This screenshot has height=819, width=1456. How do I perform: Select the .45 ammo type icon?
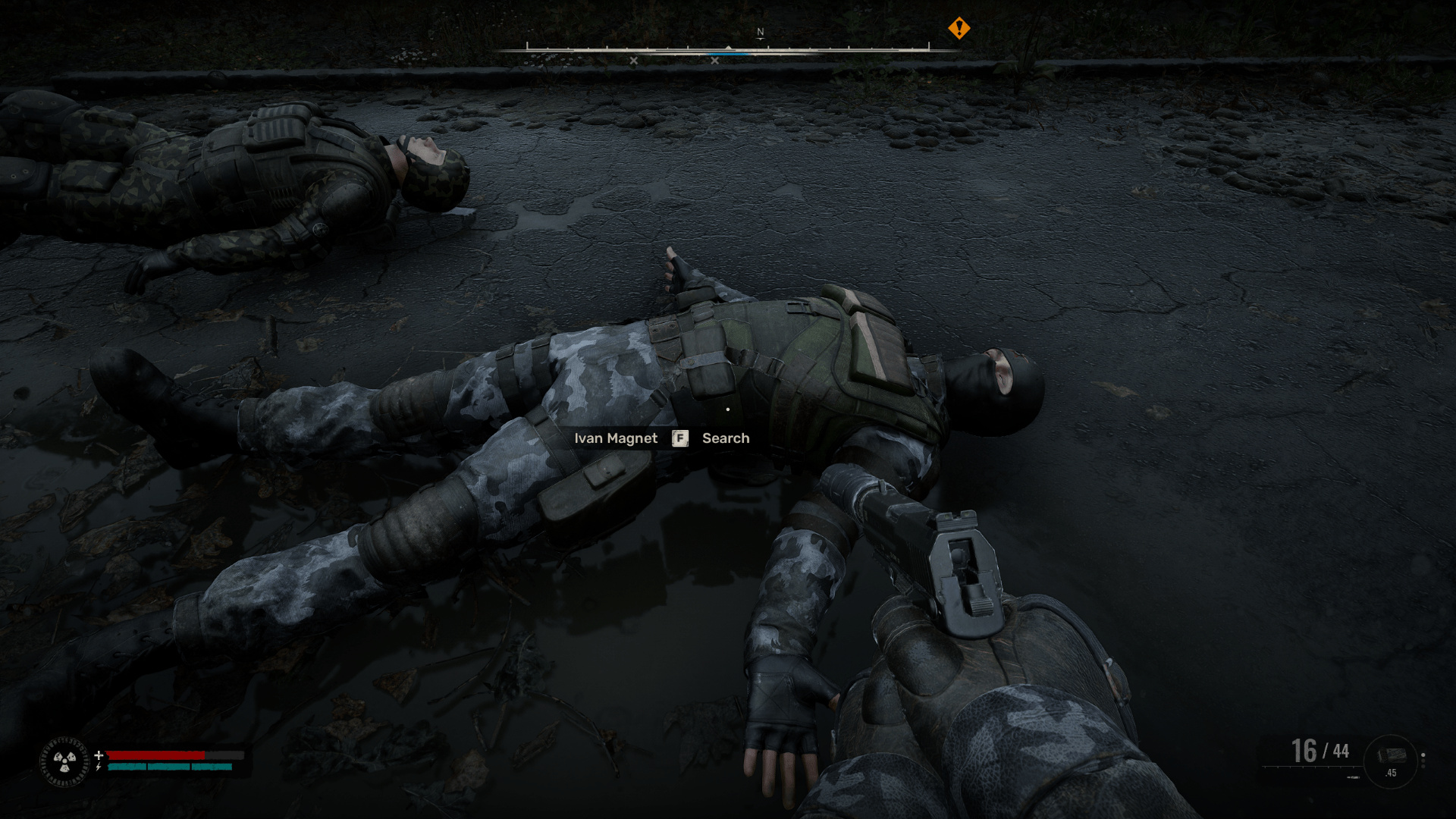pos(1391,761)
